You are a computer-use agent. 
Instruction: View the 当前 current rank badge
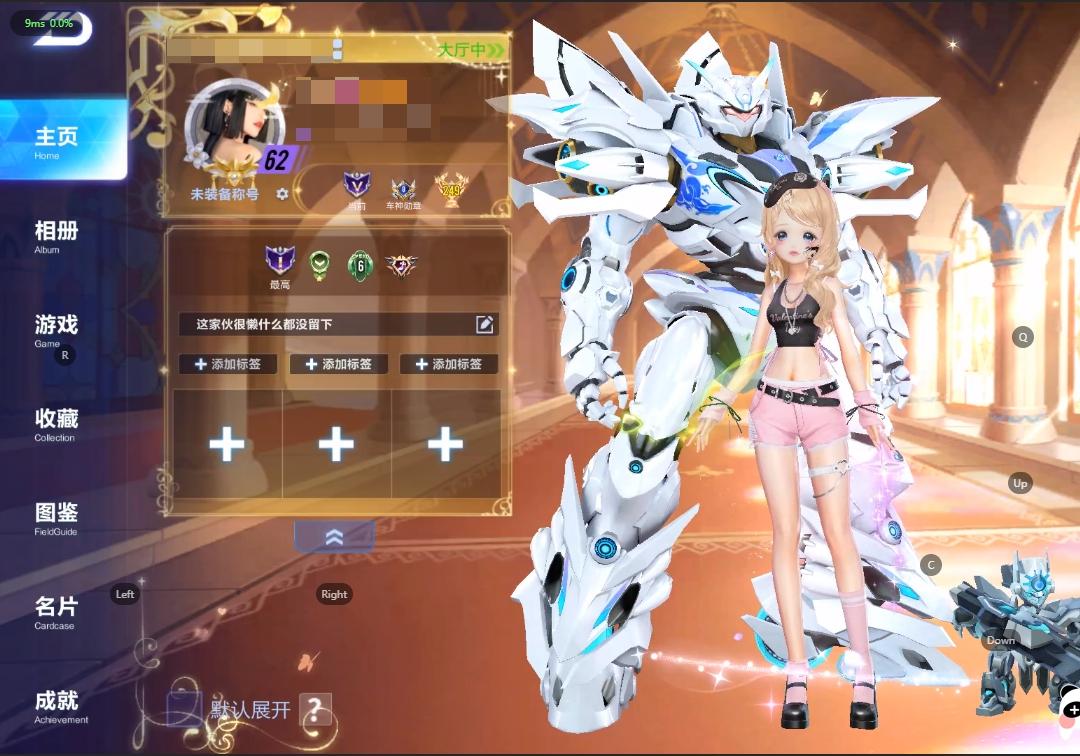coord(356,187)
